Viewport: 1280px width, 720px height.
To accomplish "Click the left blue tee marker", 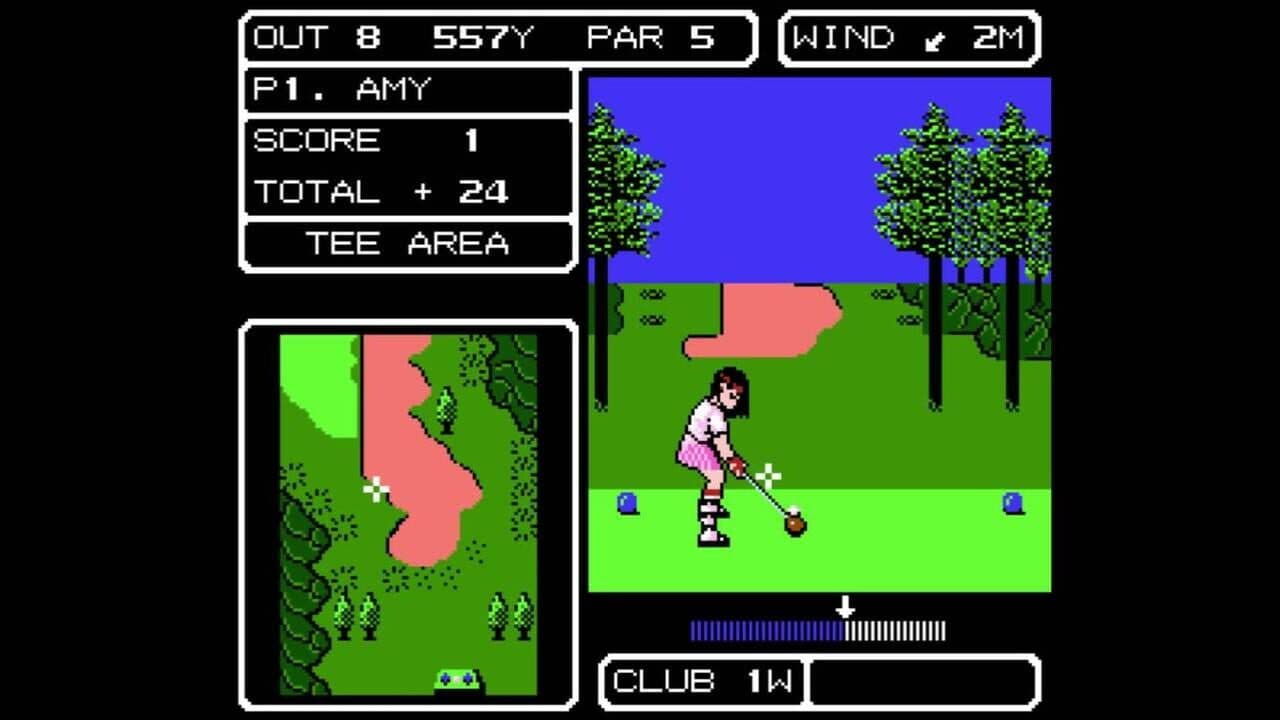I will [x=625, y=503].
